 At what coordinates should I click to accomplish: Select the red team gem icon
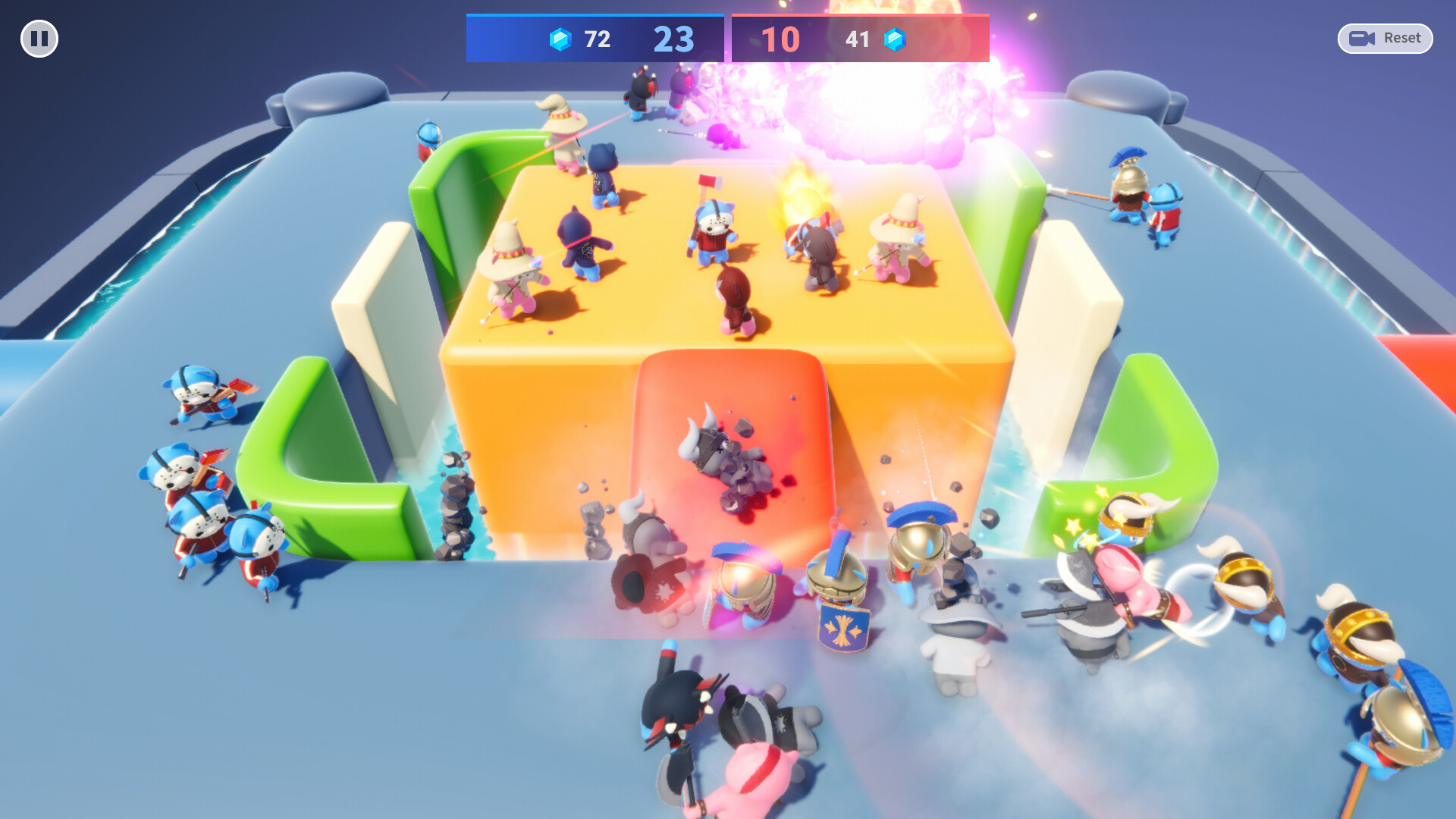(x=896, y=39)
